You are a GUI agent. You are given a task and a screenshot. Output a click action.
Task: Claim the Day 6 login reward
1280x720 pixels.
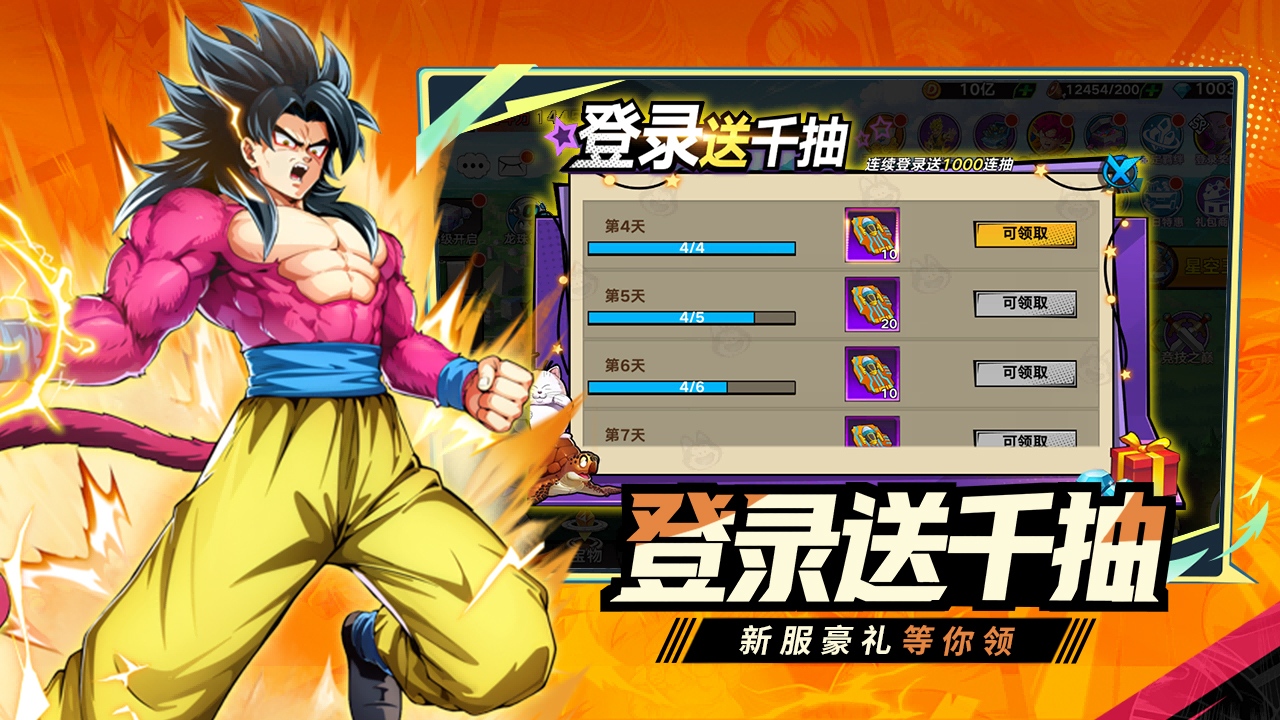(x=1025, y=374)
